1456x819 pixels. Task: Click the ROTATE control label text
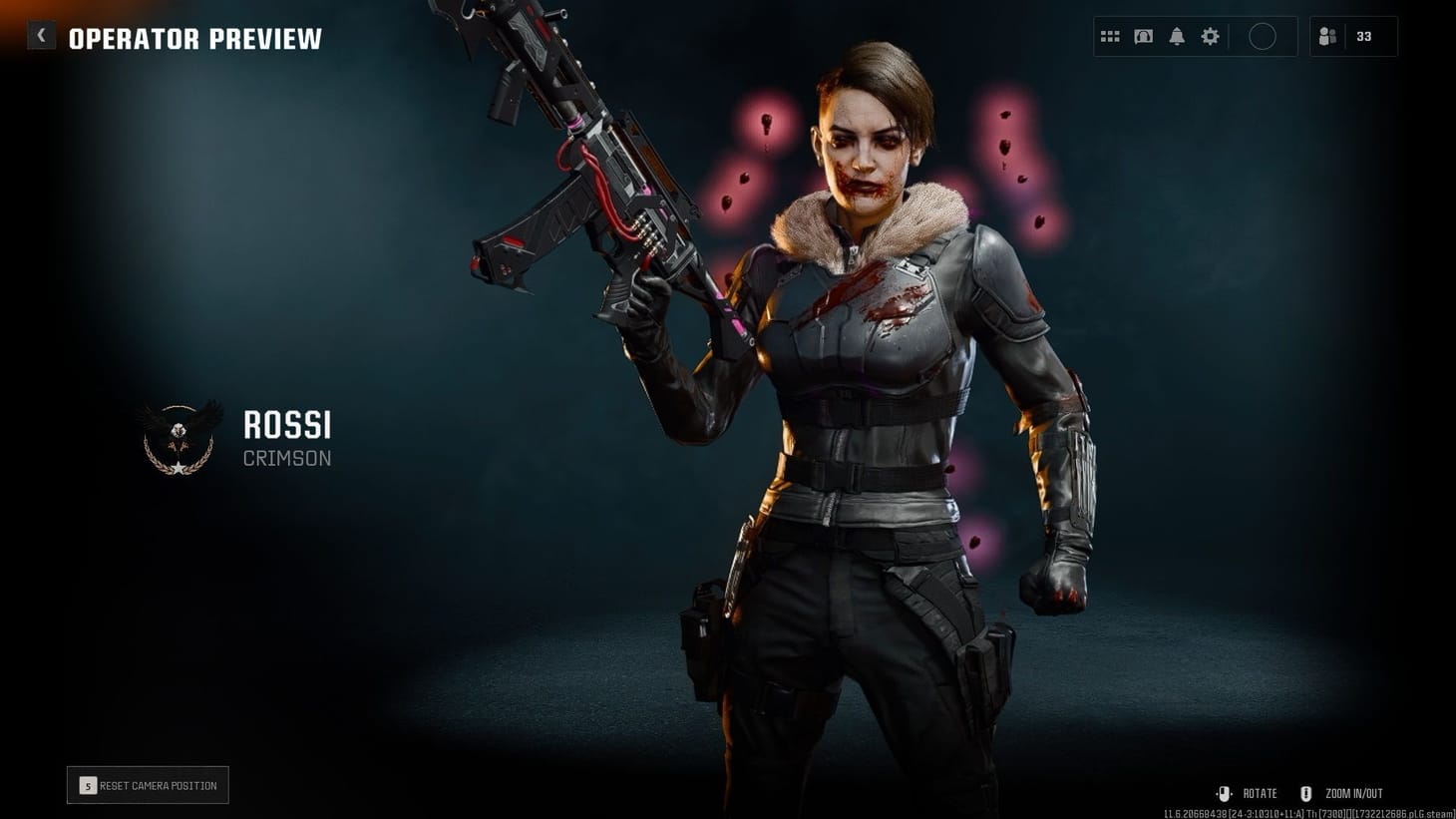[1259, 793]
